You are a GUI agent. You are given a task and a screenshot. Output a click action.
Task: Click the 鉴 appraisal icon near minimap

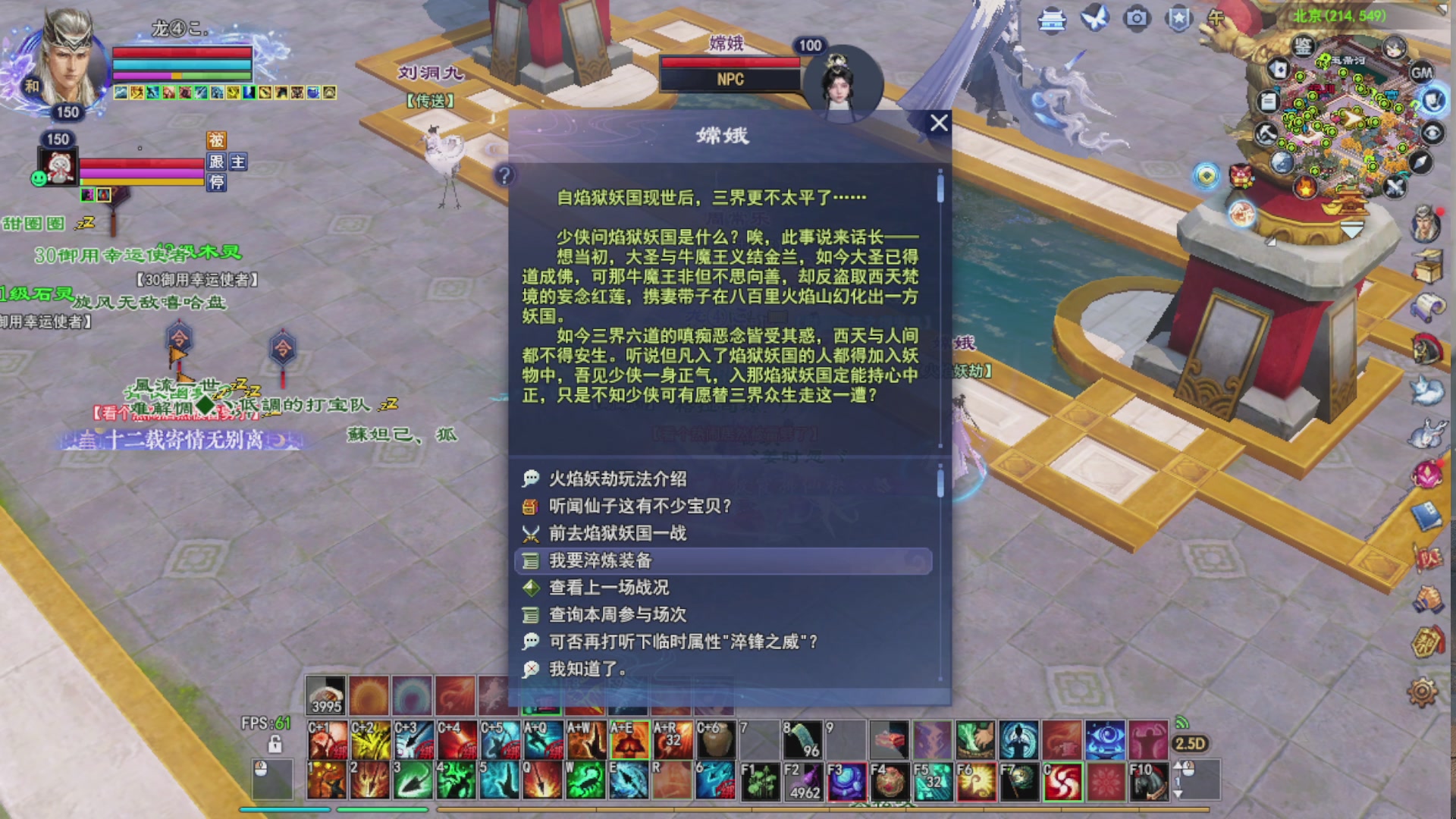(x=1302, y=45)
